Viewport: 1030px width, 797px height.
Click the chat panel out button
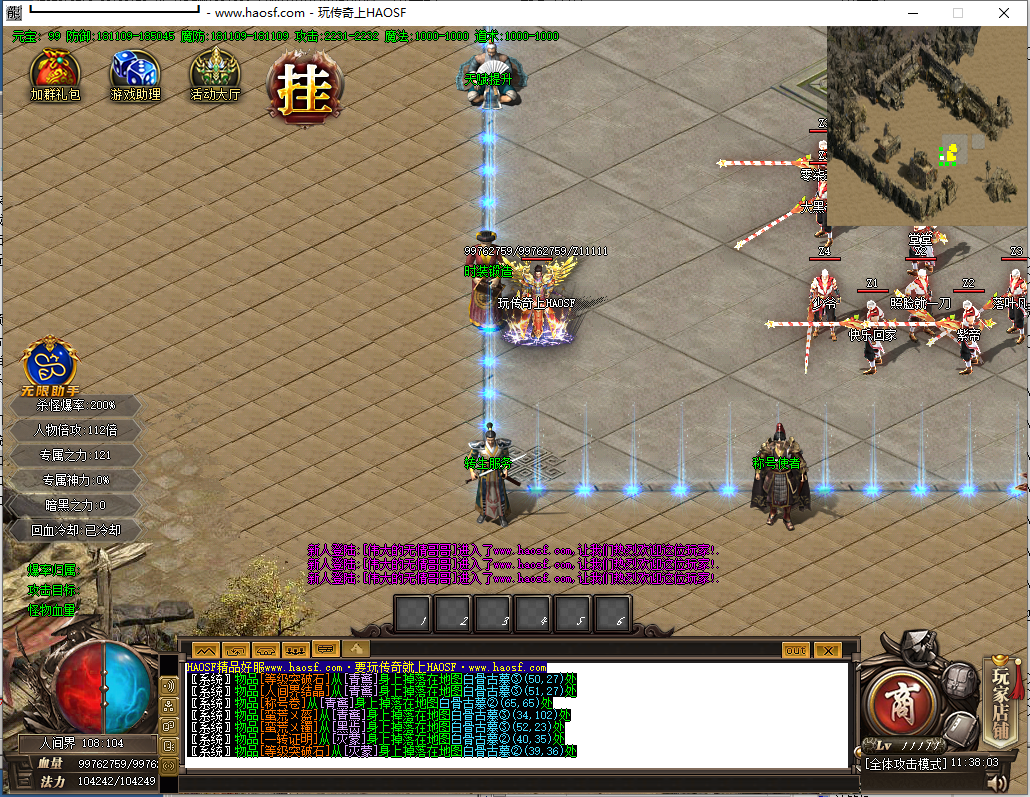click(795, 650)
